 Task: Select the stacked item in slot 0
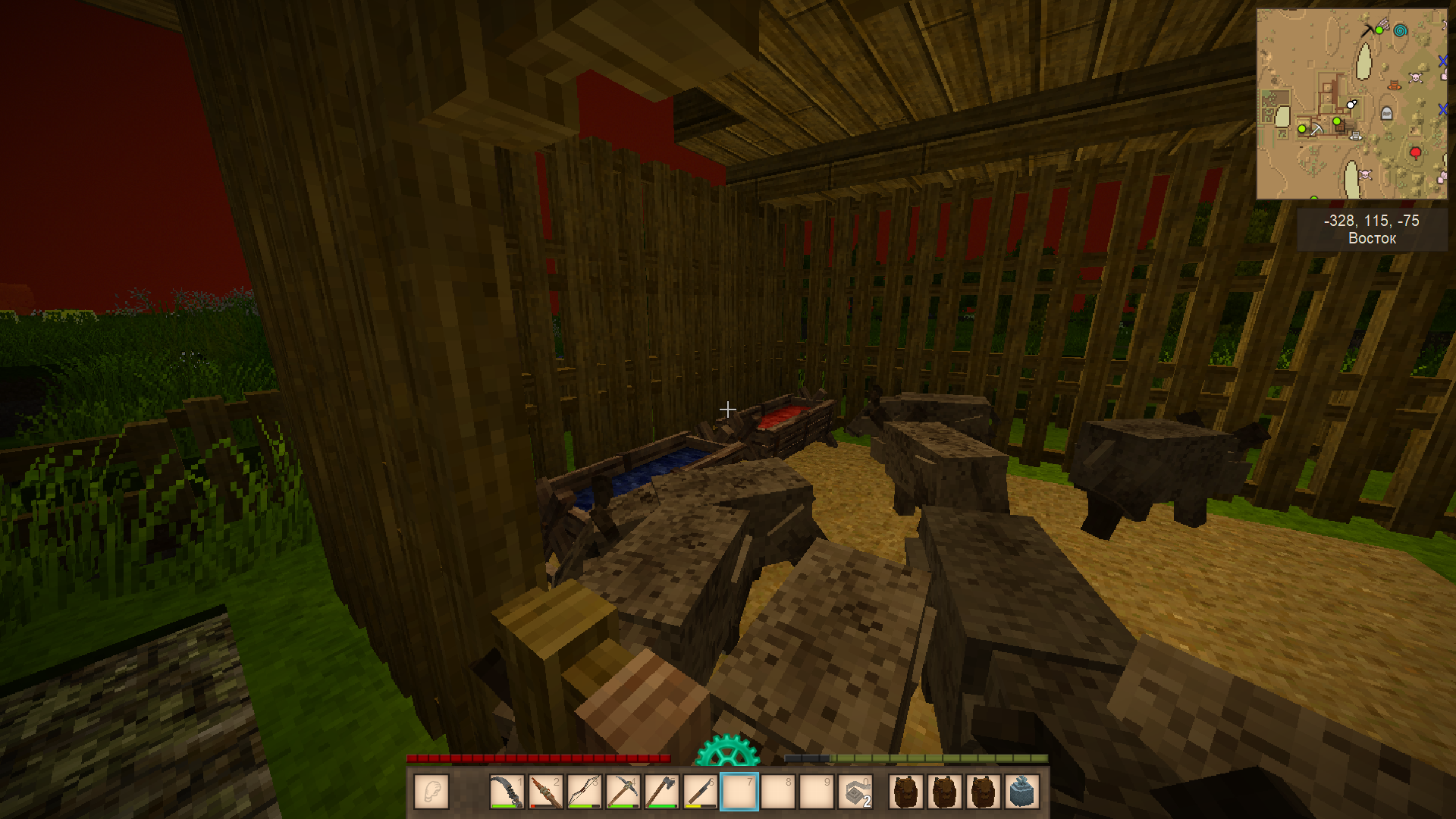(x=855, y=792)
